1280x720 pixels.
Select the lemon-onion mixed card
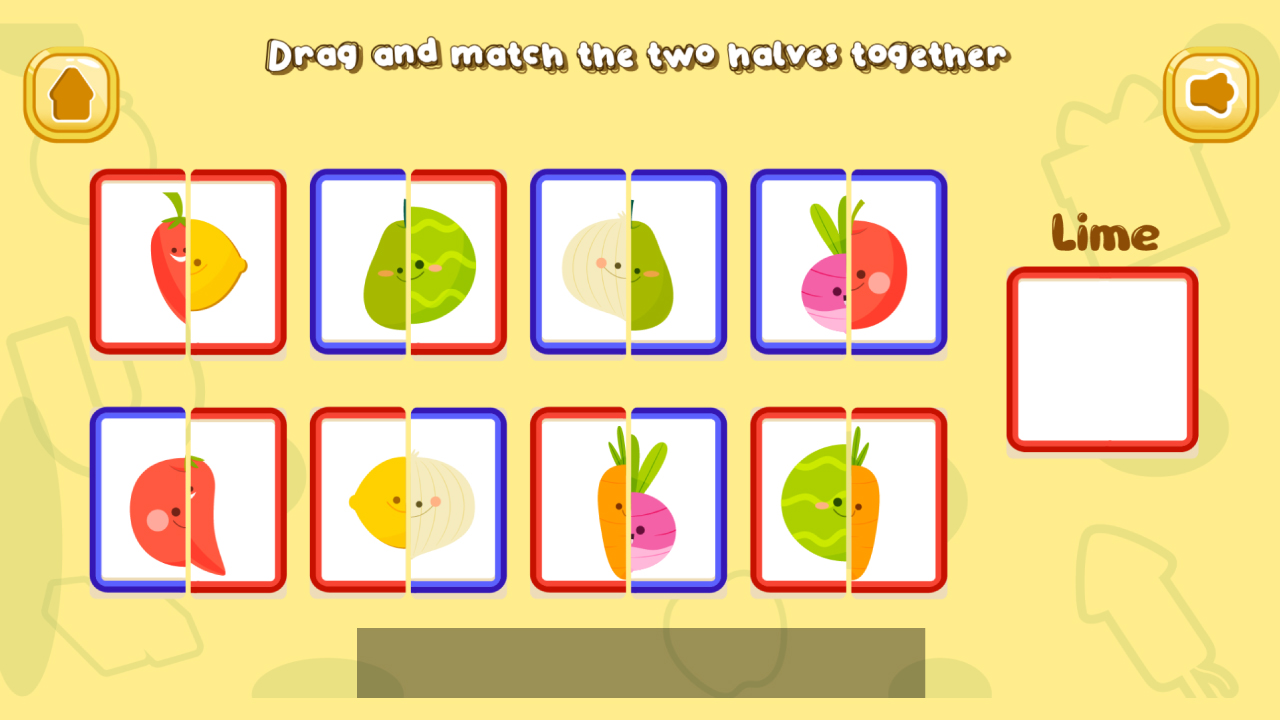click(408, 498)
